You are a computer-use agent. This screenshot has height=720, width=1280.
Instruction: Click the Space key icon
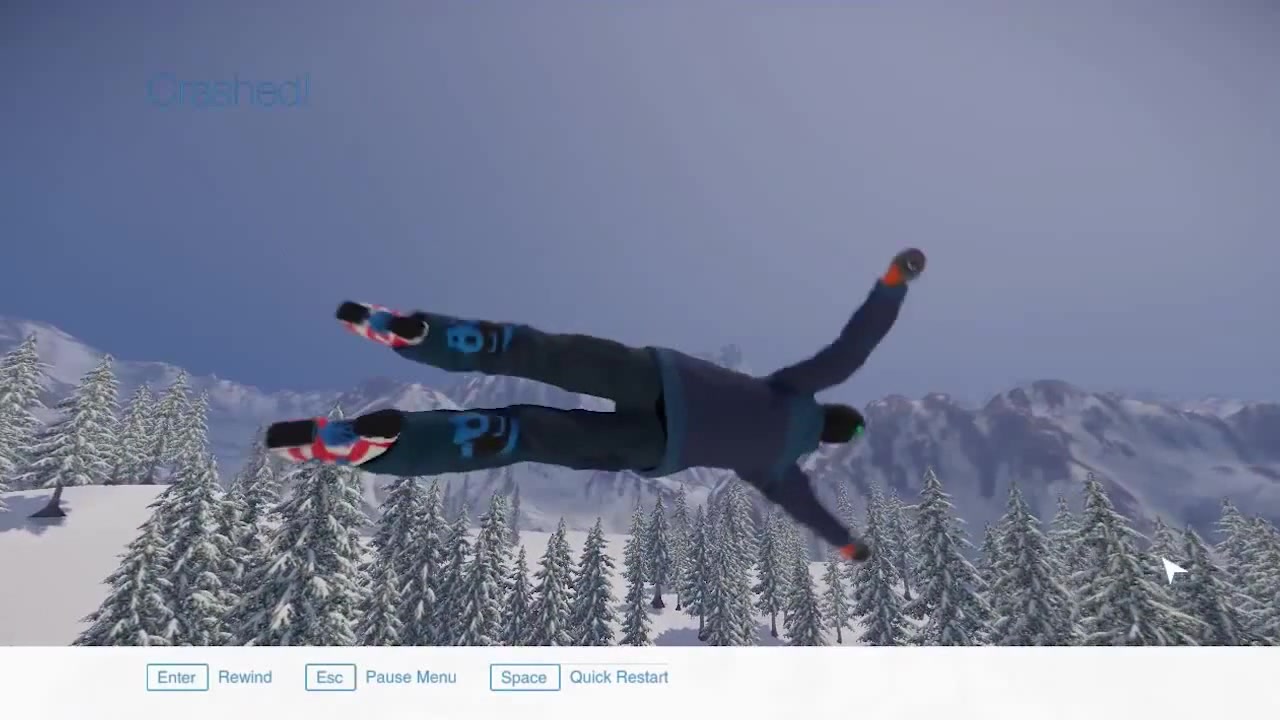pyautogui.click(x=523, y=677)
